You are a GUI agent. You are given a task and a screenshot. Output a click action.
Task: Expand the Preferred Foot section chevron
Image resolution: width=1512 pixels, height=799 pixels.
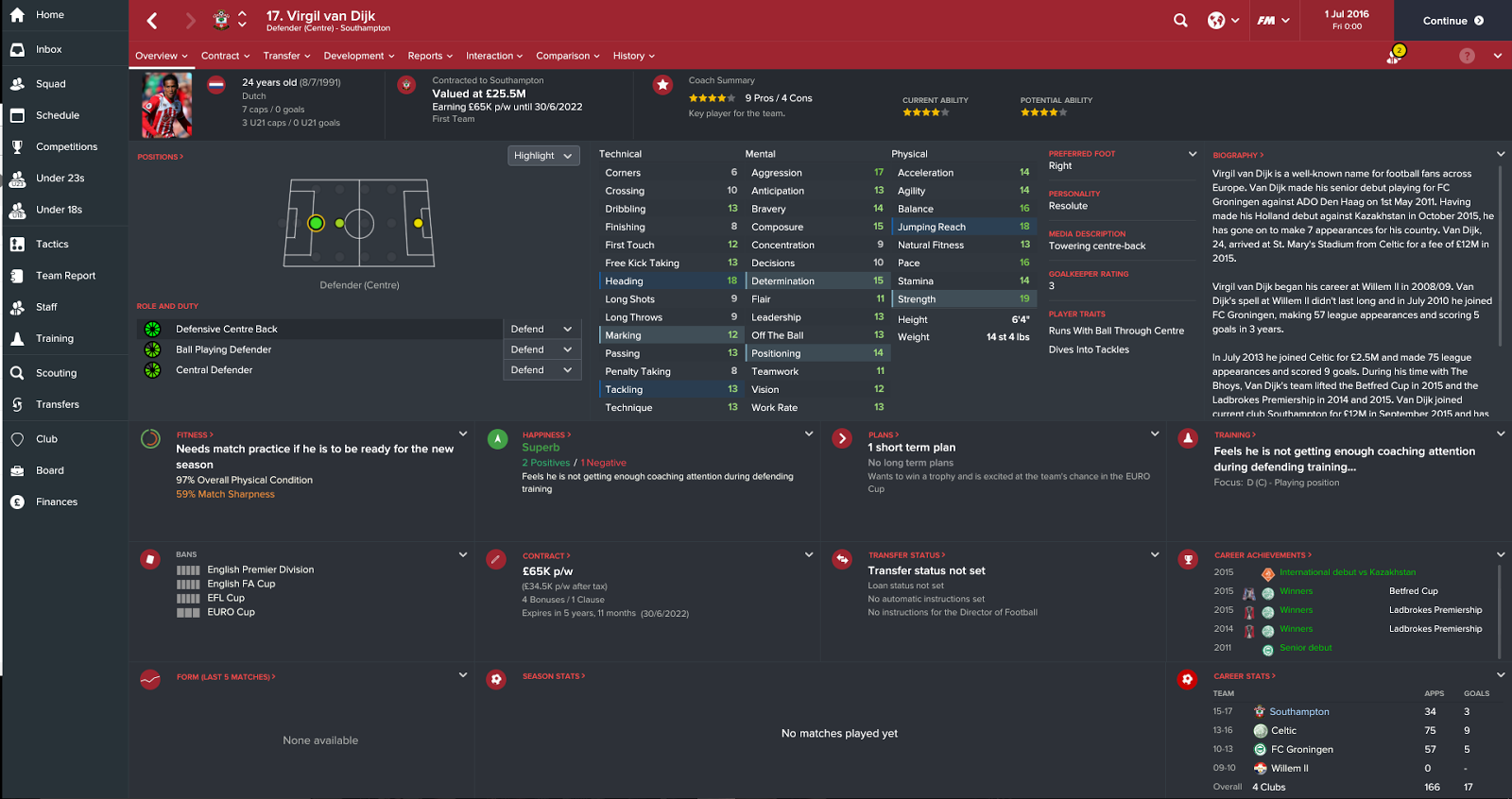tap(1190, 152)
